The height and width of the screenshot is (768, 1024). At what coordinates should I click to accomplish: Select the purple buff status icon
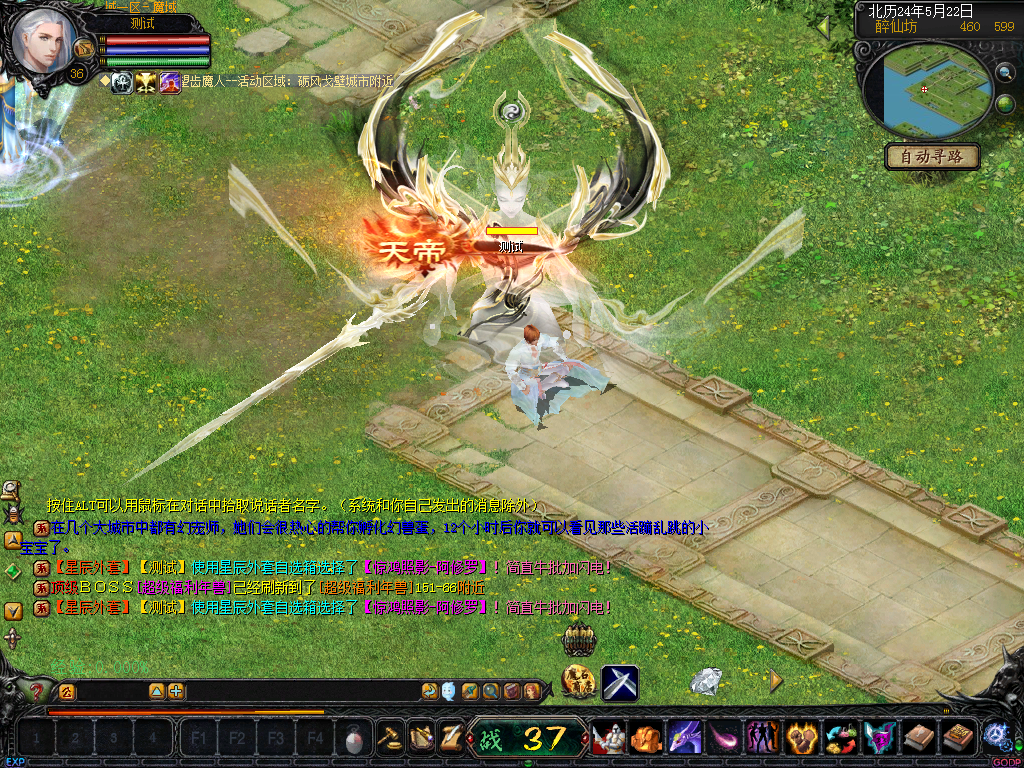[x=170, y=83]
